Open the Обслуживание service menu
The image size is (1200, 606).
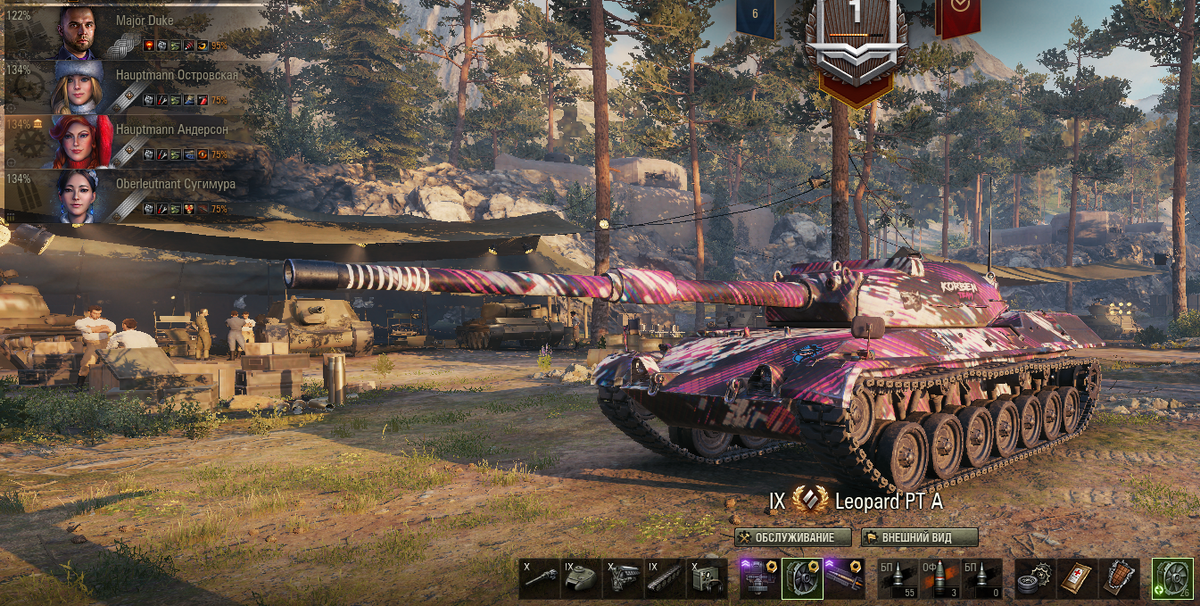(x=792, y=537)
